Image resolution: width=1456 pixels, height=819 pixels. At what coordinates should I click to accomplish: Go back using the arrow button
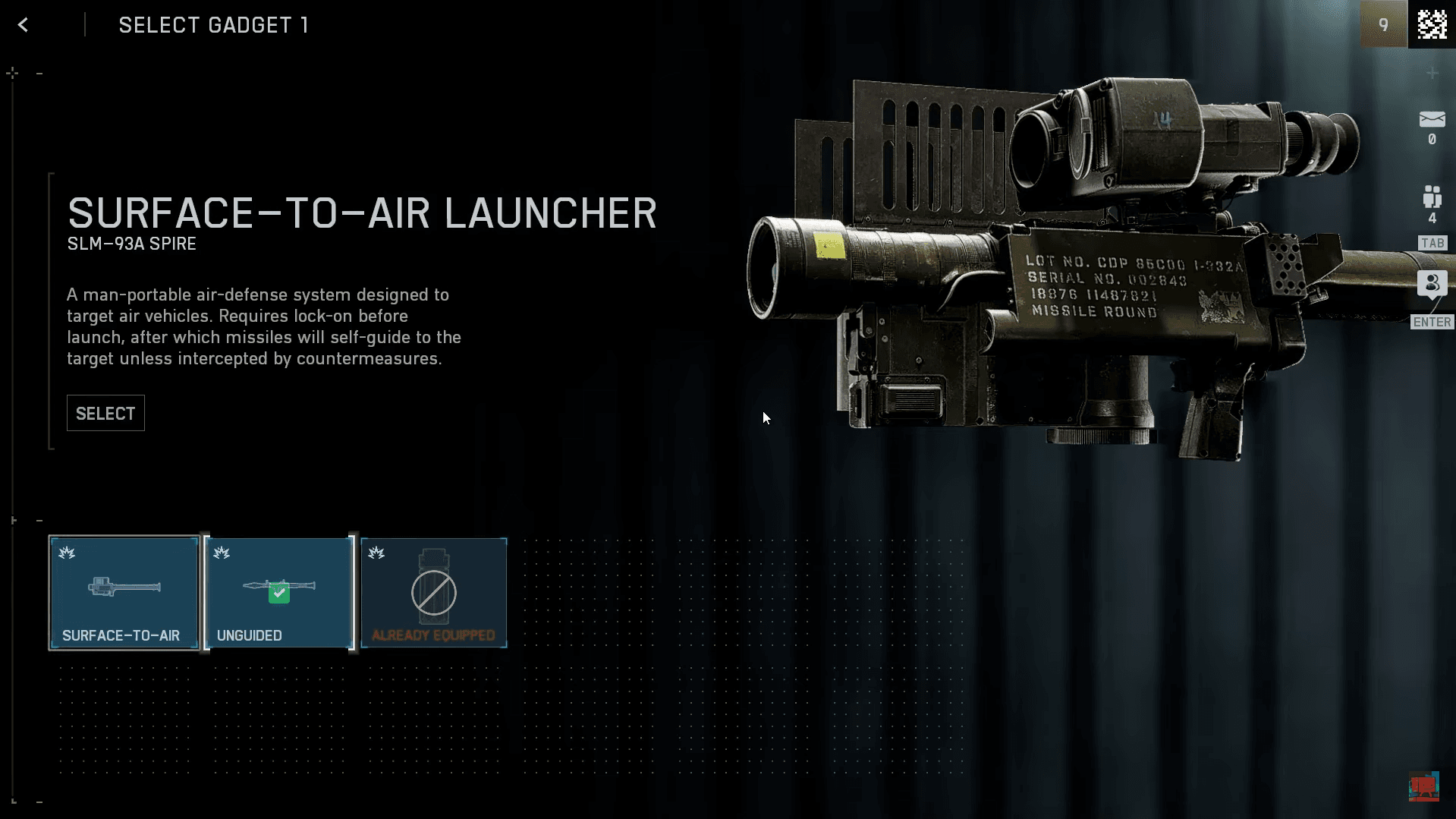24,25
